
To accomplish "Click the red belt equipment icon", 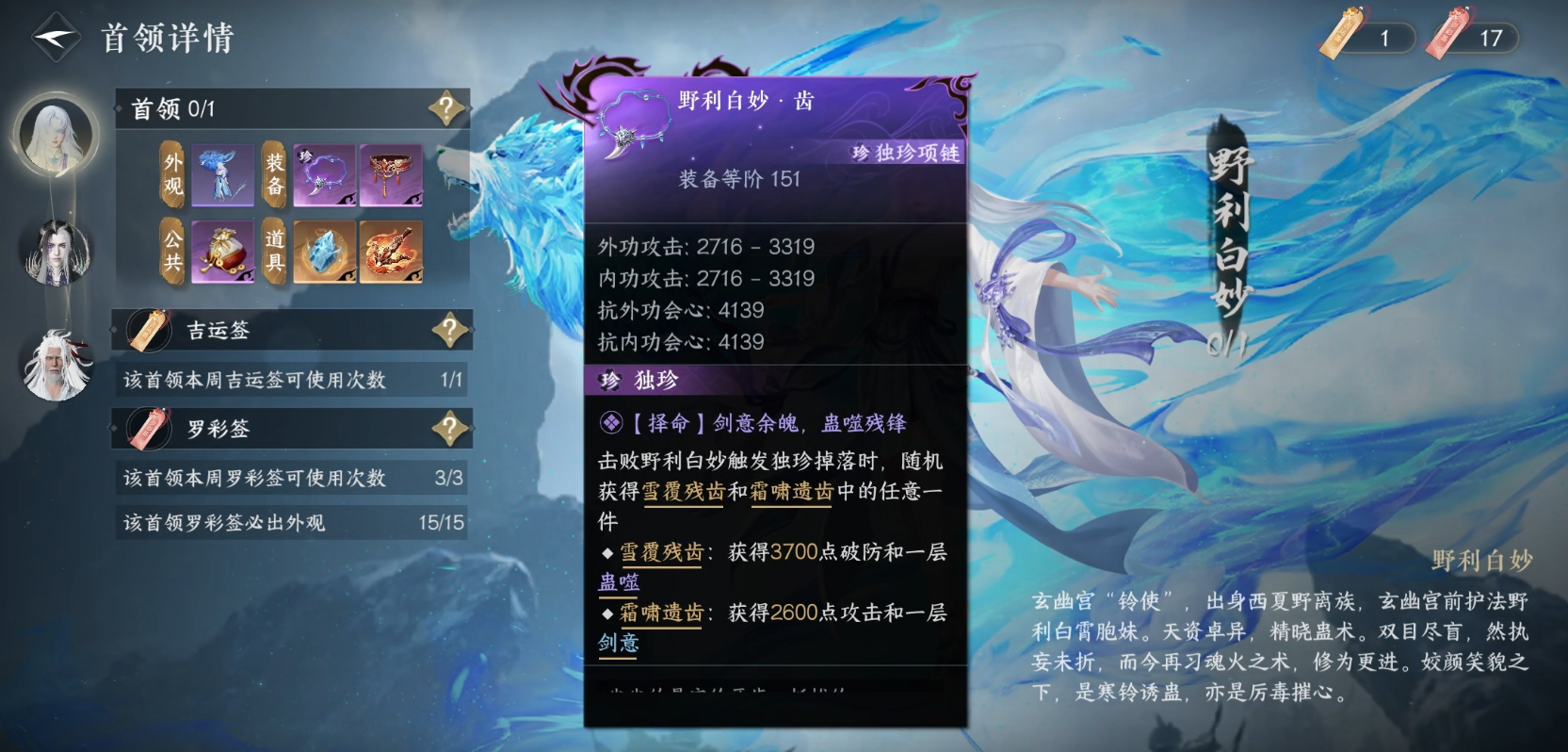I will click(389, 174).
